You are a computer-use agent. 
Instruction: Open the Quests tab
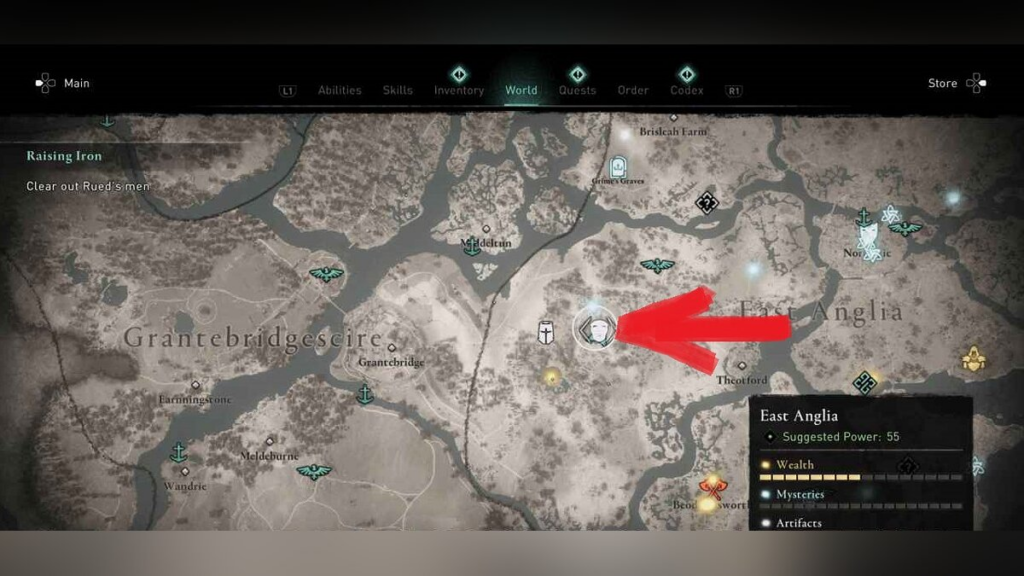[577, 90]
